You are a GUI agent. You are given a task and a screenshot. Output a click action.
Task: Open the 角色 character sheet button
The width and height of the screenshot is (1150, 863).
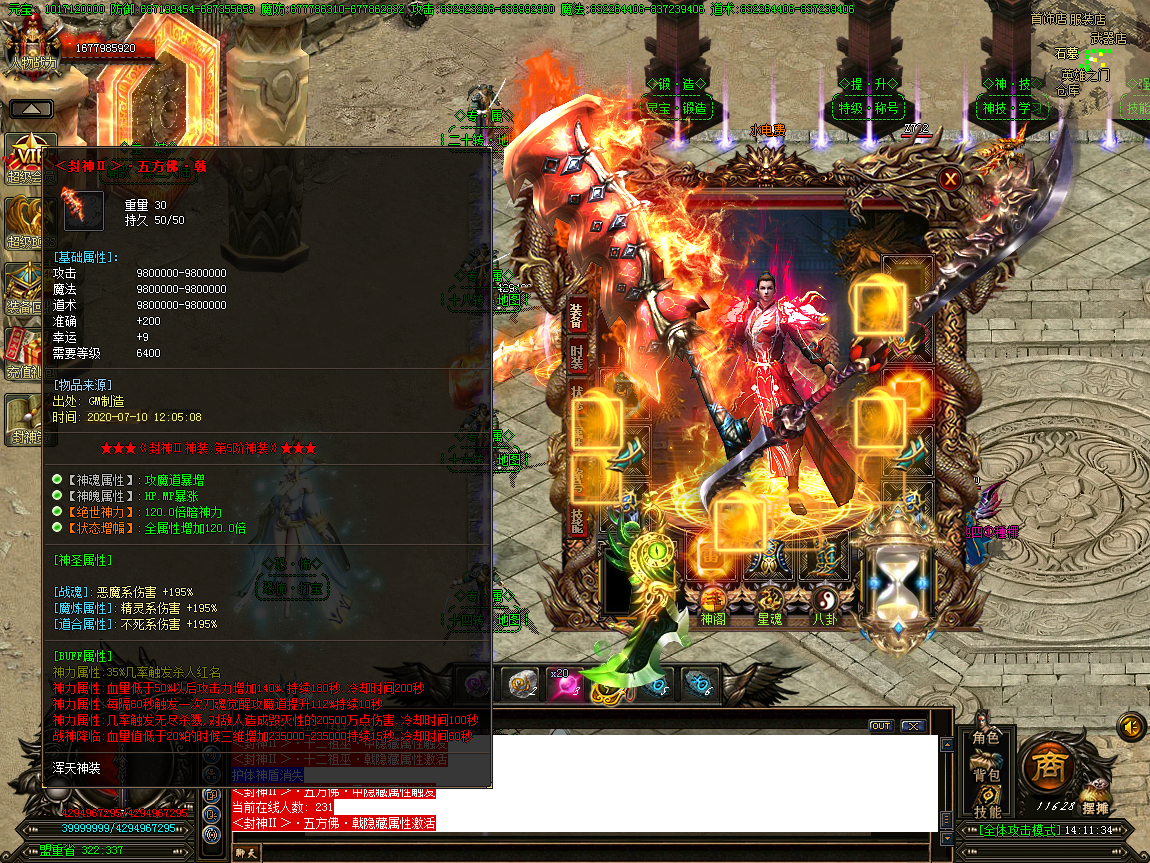(x=986, y=738)
